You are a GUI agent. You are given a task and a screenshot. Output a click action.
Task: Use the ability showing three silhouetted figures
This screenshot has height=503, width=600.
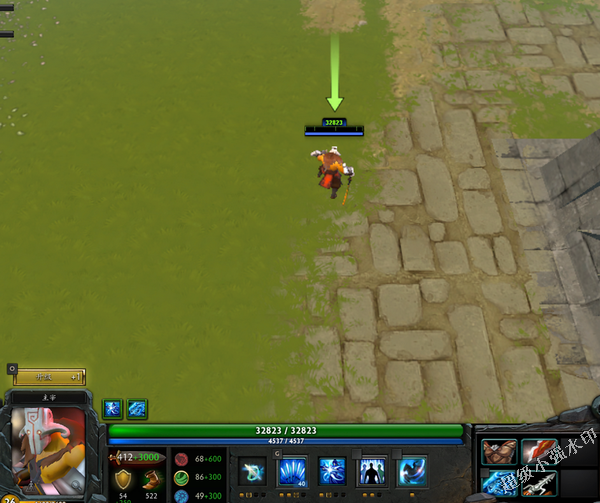tap(372, 471)
